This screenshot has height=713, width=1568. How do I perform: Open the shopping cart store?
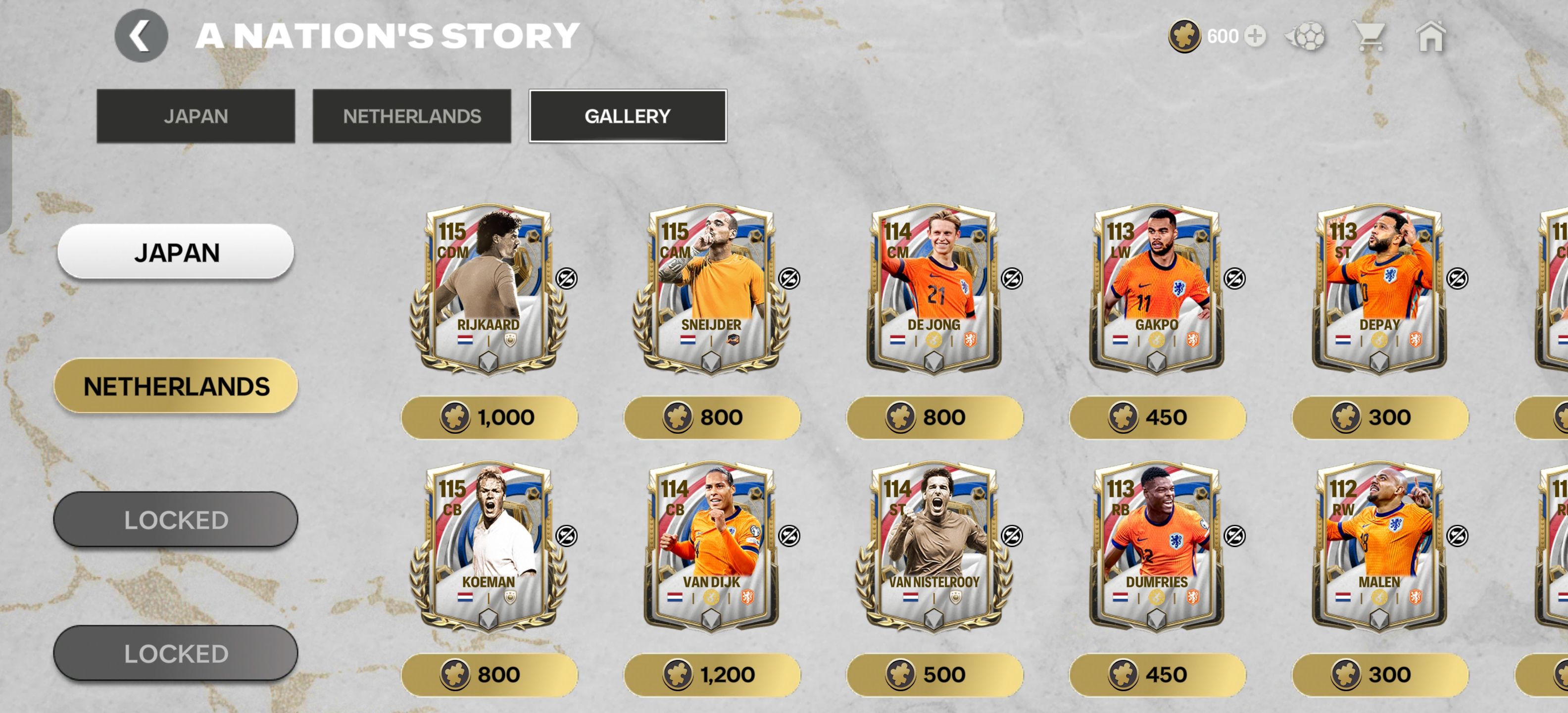[x=1370, y=36]
